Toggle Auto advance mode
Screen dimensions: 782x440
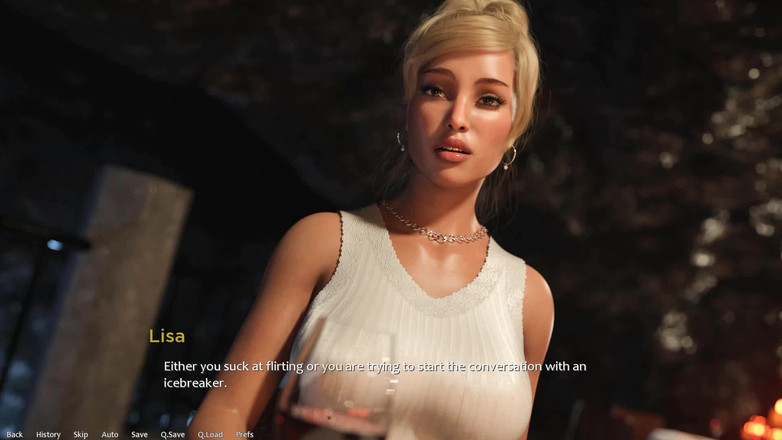click(x=110, y=434)
